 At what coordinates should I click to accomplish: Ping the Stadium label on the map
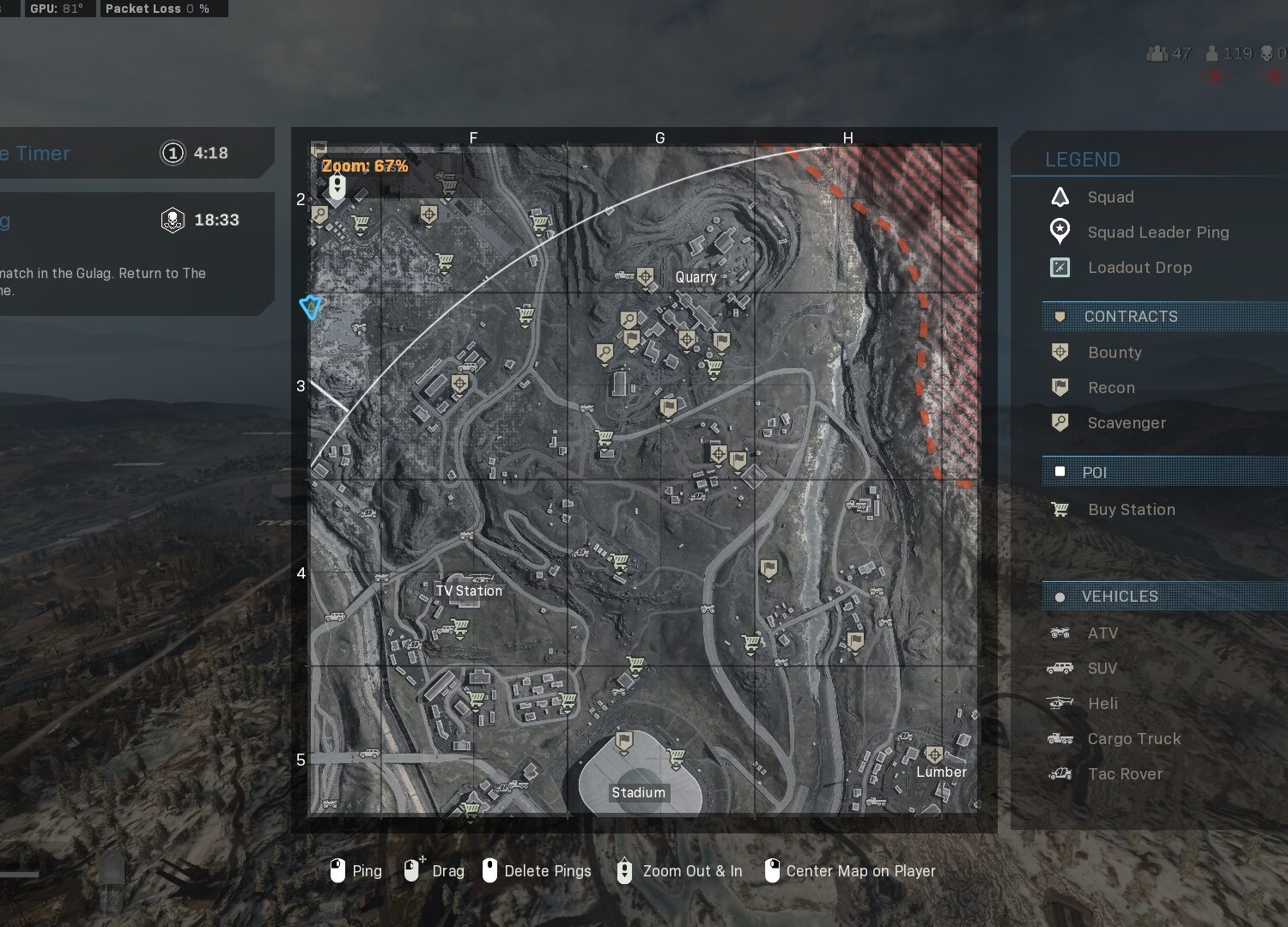638,793
